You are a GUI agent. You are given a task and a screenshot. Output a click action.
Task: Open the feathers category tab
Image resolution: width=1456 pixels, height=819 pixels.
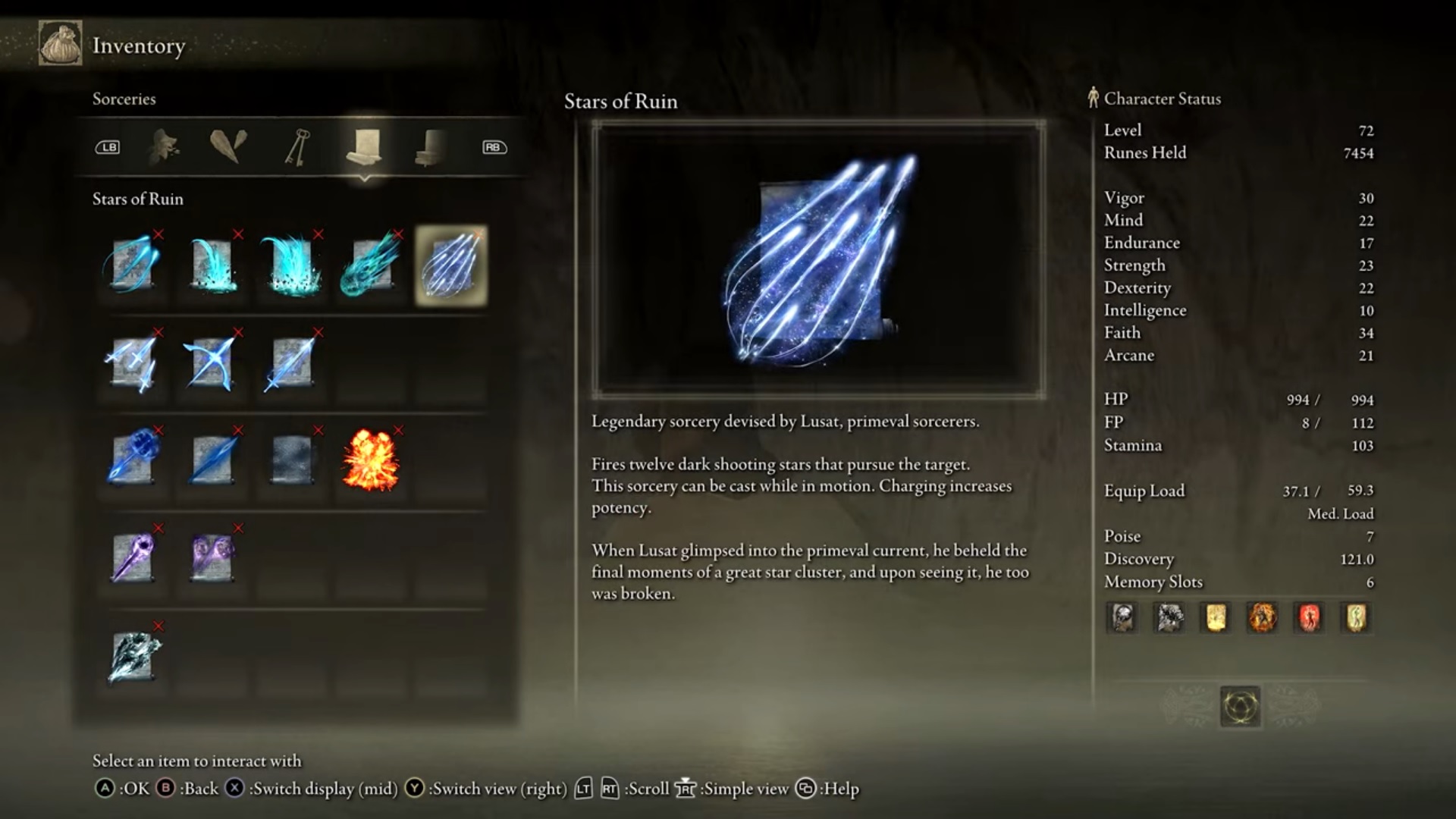pyautogui.click(x=228, y=147)
